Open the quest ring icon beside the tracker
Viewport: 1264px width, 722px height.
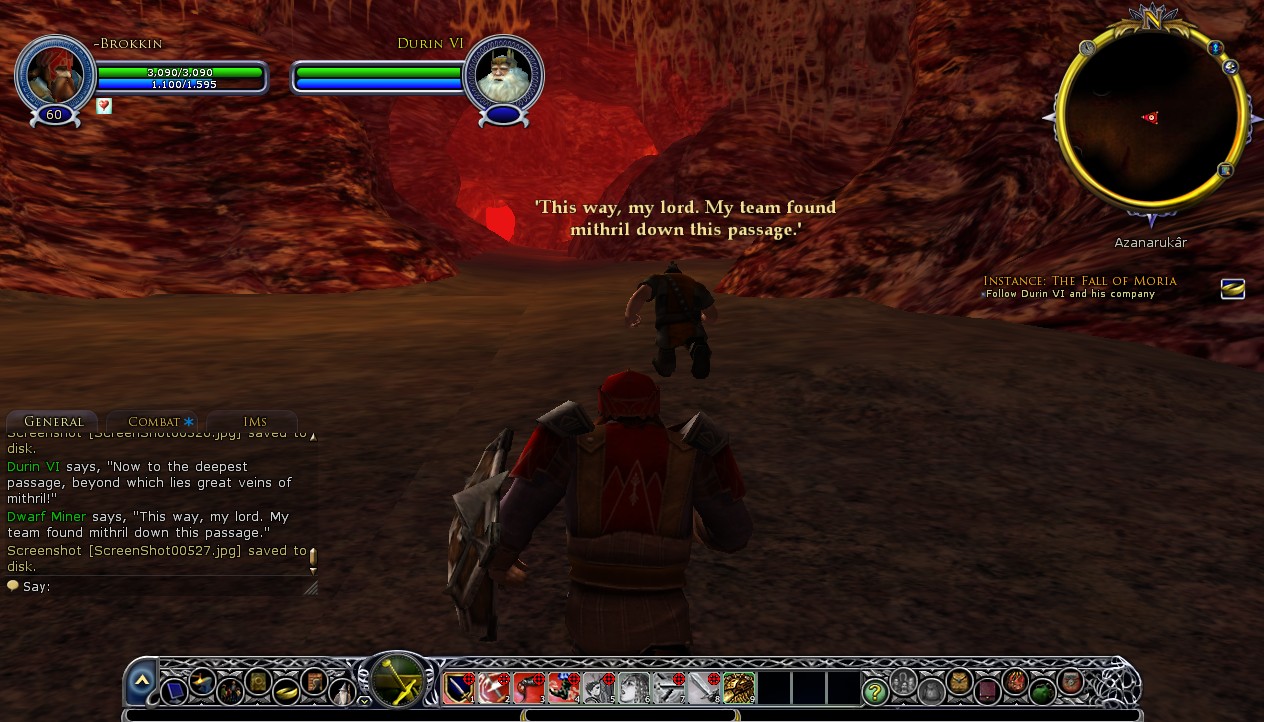tap(1233, 289)
